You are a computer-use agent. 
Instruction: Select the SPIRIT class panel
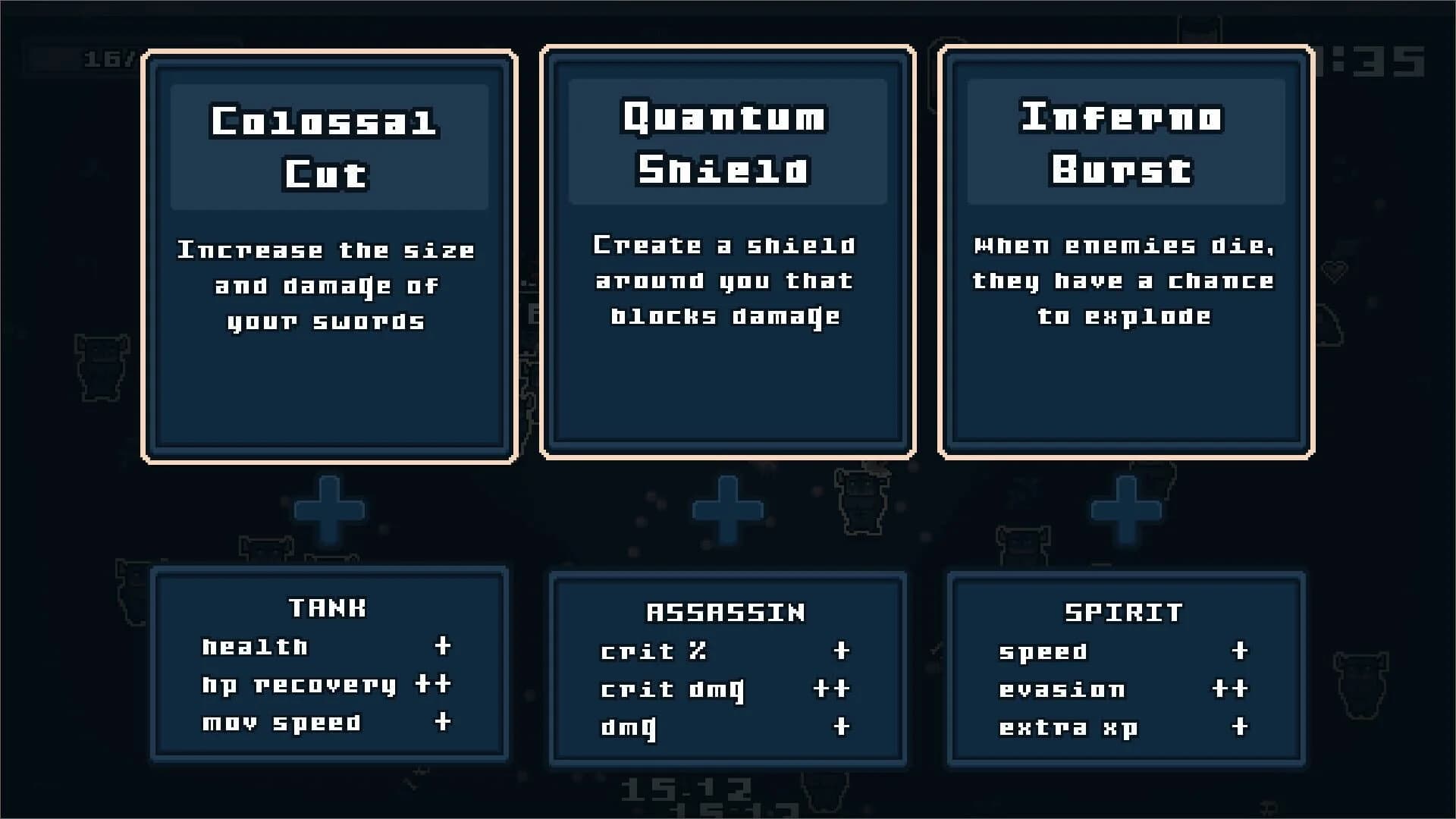pos(1124,669)
